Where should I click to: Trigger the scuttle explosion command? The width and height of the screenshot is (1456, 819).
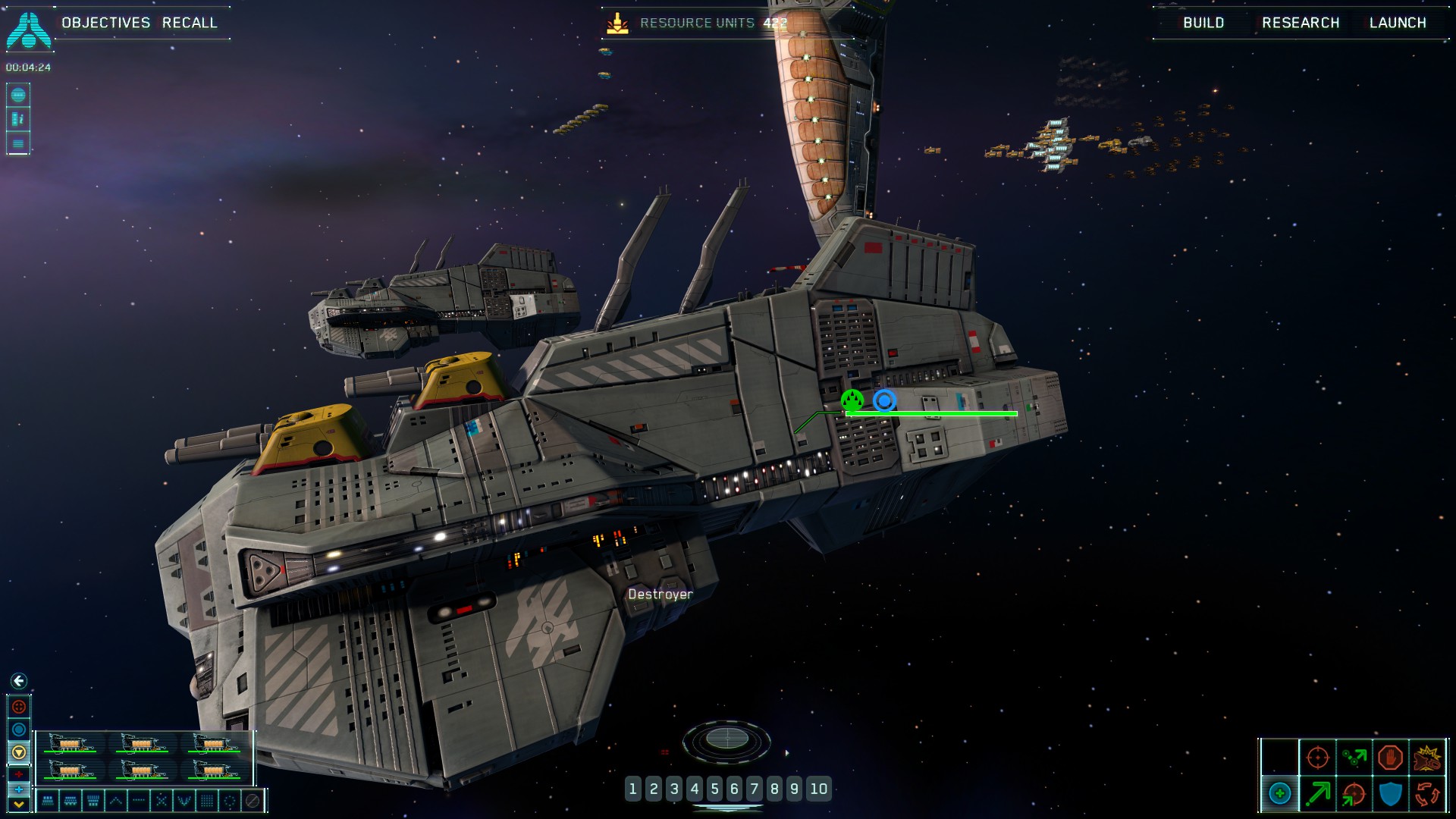pyautogui.click(x=1427, y=757)
